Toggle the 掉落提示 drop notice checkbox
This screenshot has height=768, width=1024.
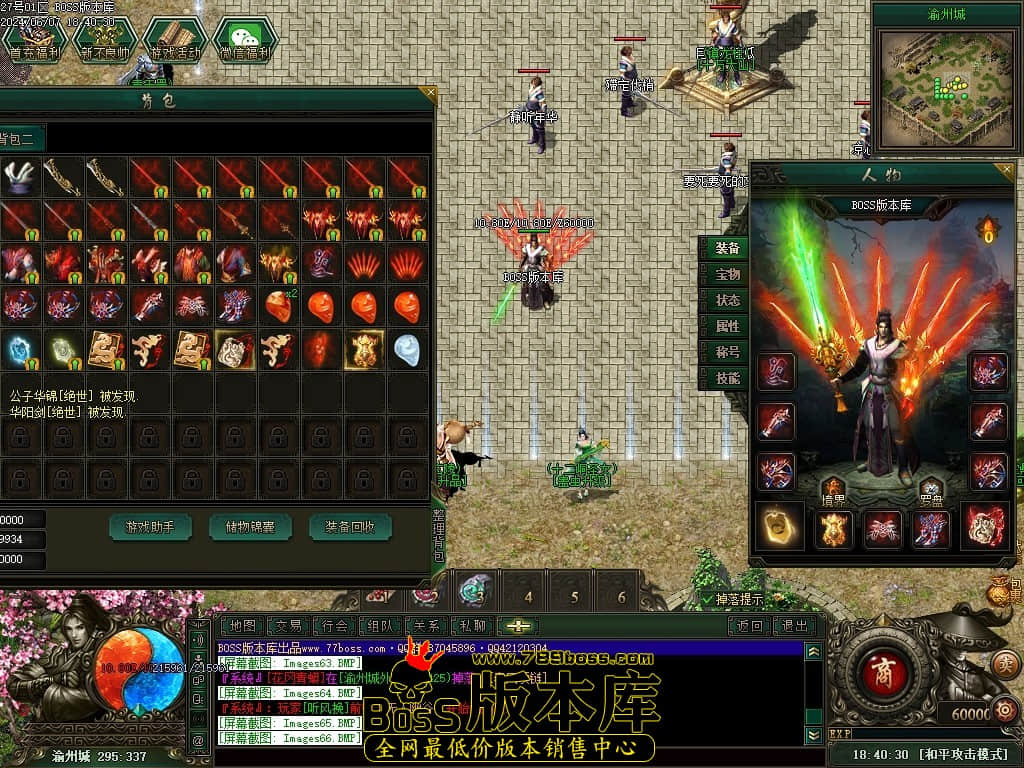click(708, 599)
